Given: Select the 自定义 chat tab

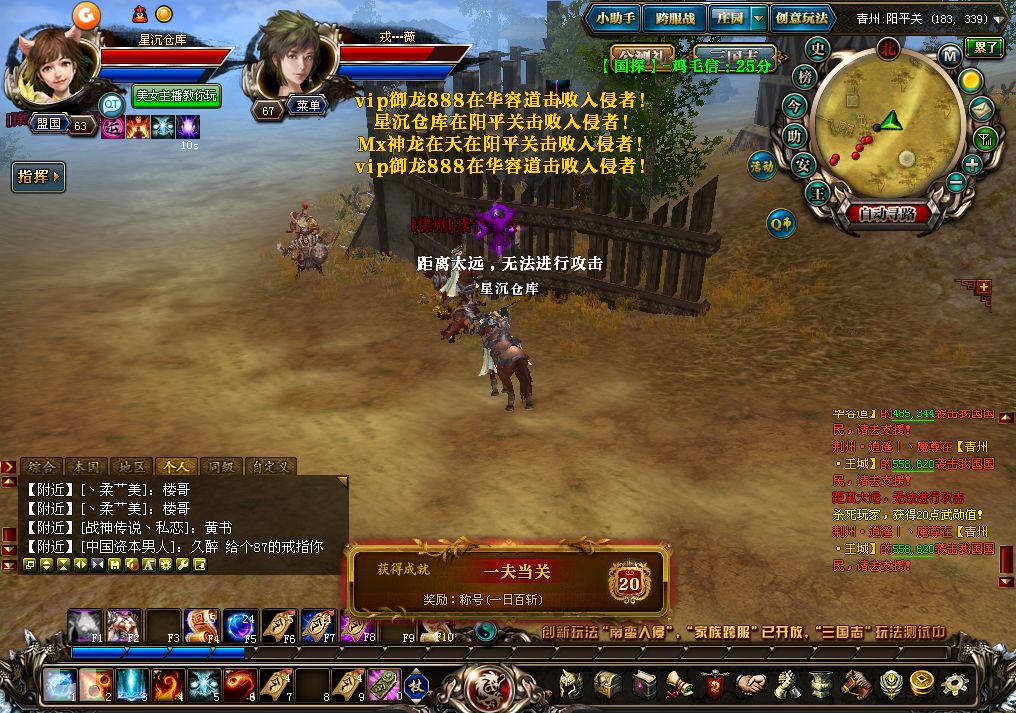Looking at the screenshot, I should 270,466.
